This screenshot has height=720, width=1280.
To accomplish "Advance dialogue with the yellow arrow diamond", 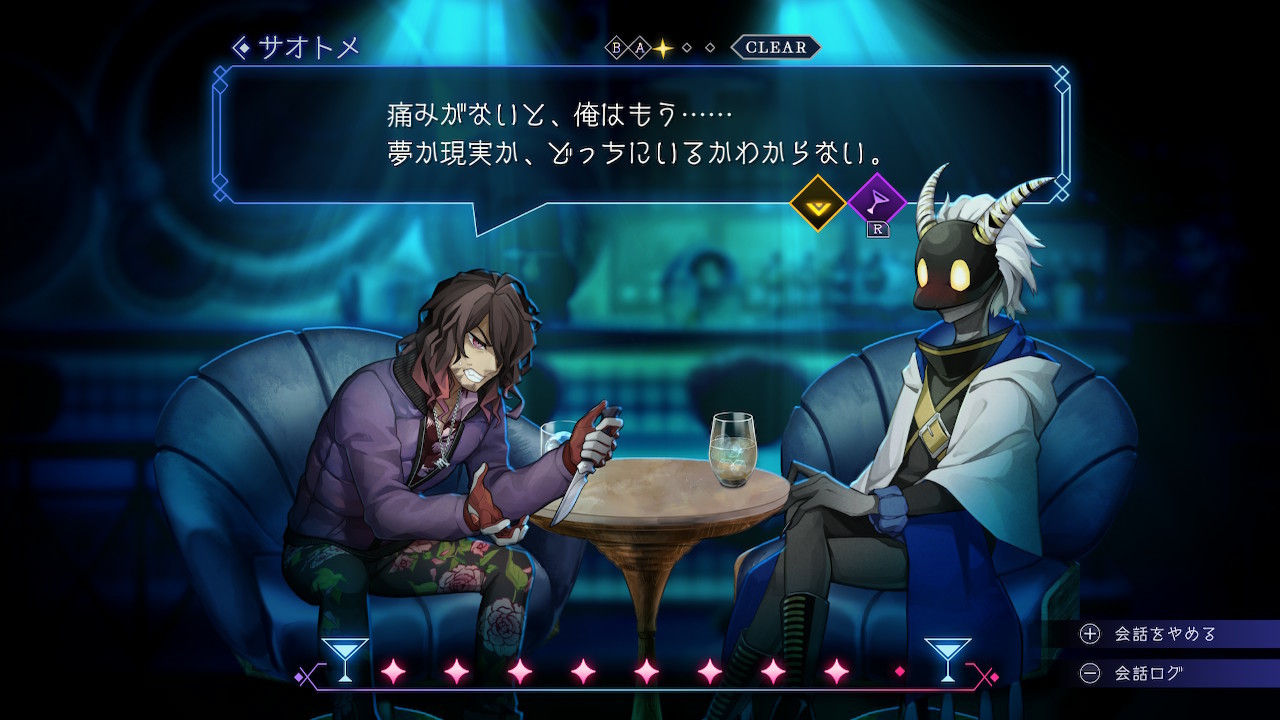I will point(818,203).
